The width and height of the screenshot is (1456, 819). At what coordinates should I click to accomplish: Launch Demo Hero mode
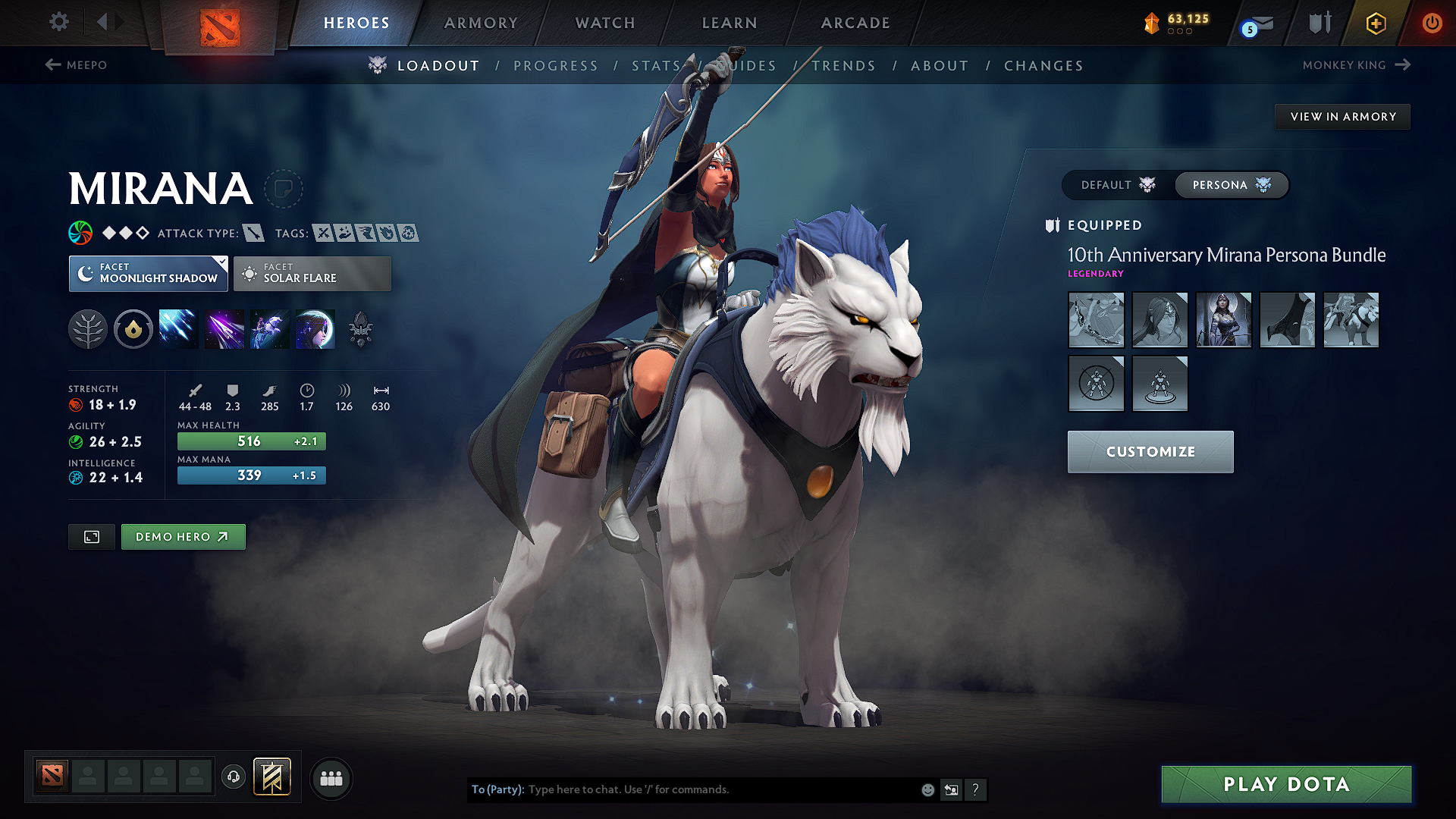tap(183, 537)
